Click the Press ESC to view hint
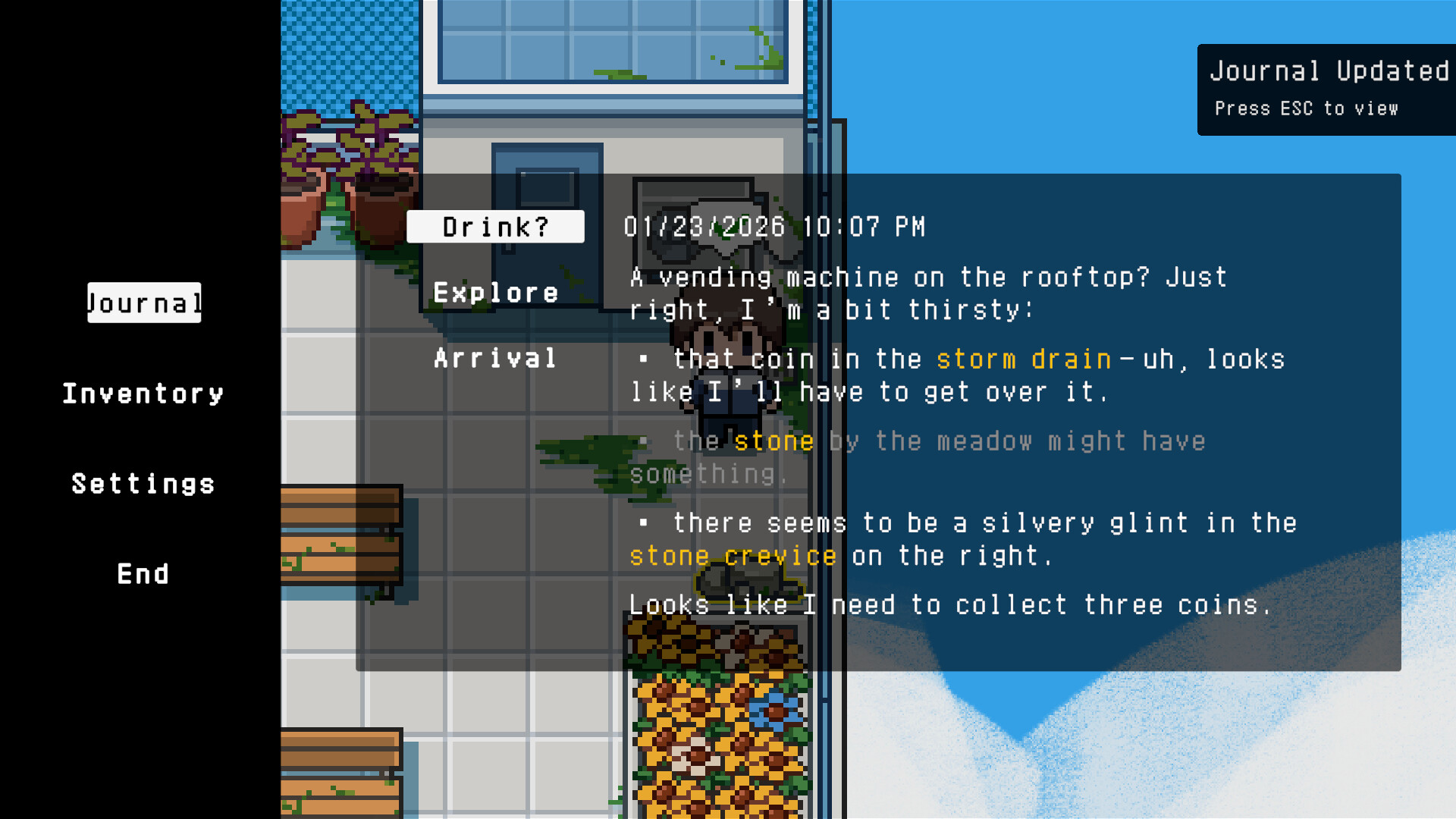1456x819 pixels. 1307,108
